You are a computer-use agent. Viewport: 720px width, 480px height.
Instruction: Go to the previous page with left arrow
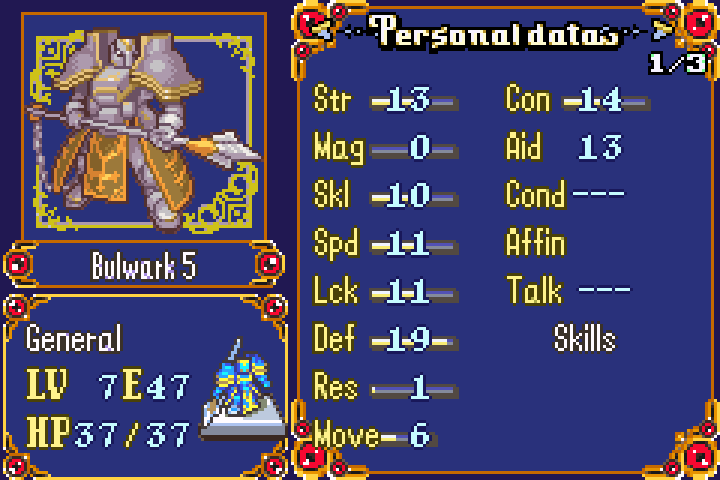pos(324,29)
